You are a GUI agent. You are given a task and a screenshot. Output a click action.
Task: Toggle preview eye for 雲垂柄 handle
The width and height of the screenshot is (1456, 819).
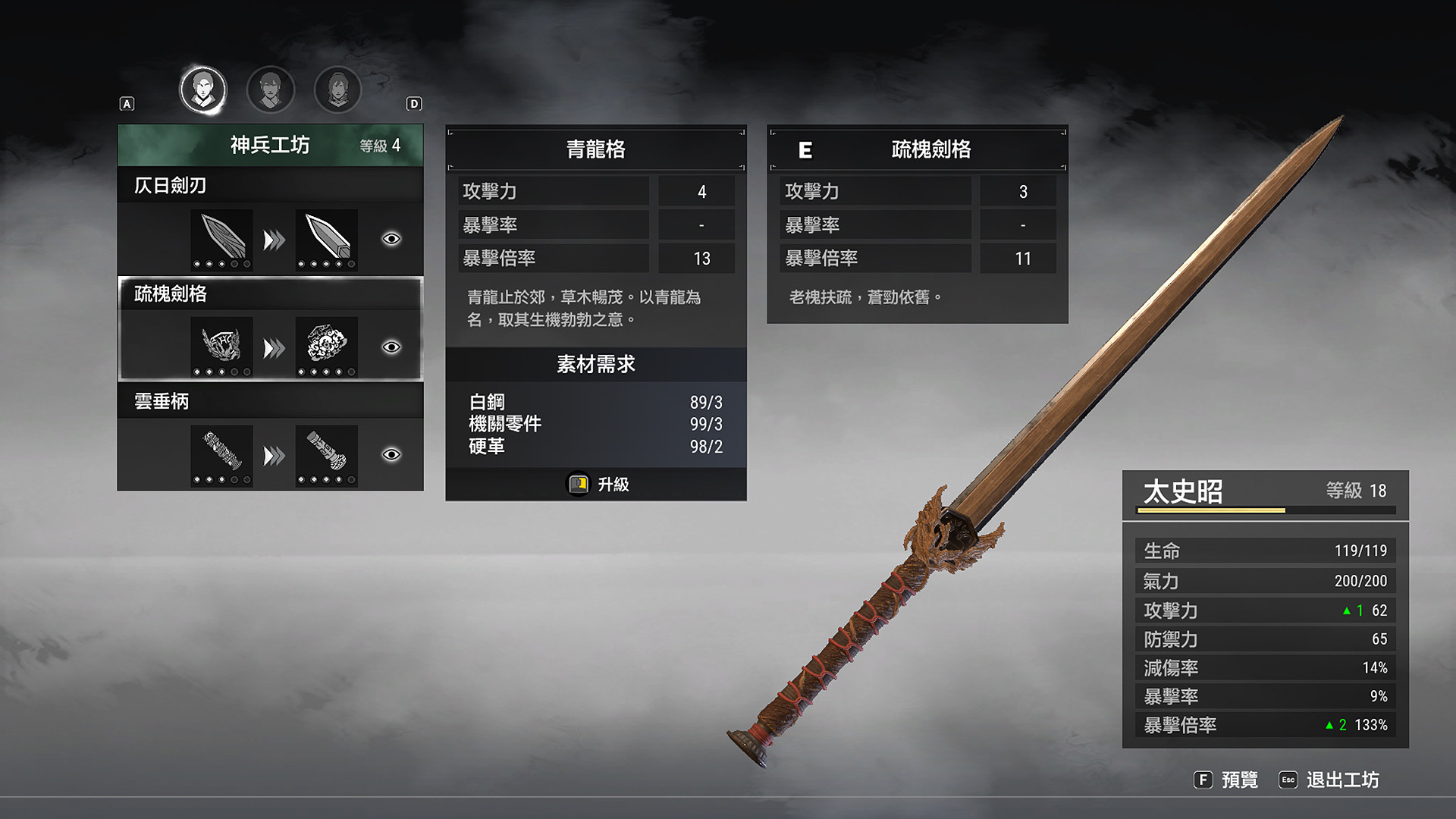[x=391, y=453]
